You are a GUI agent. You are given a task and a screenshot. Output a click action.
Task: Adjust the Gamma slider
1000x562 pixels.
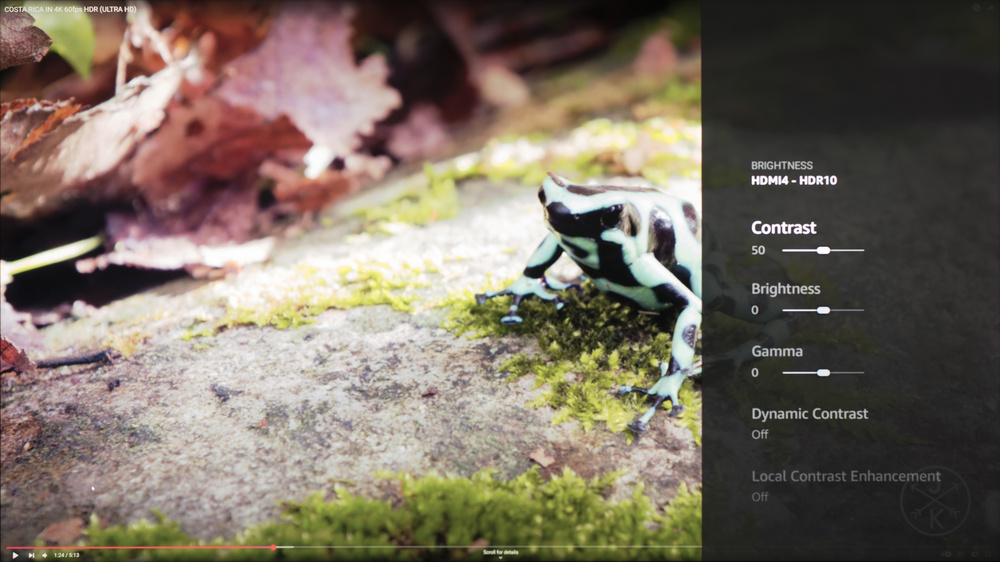point(822,372)
